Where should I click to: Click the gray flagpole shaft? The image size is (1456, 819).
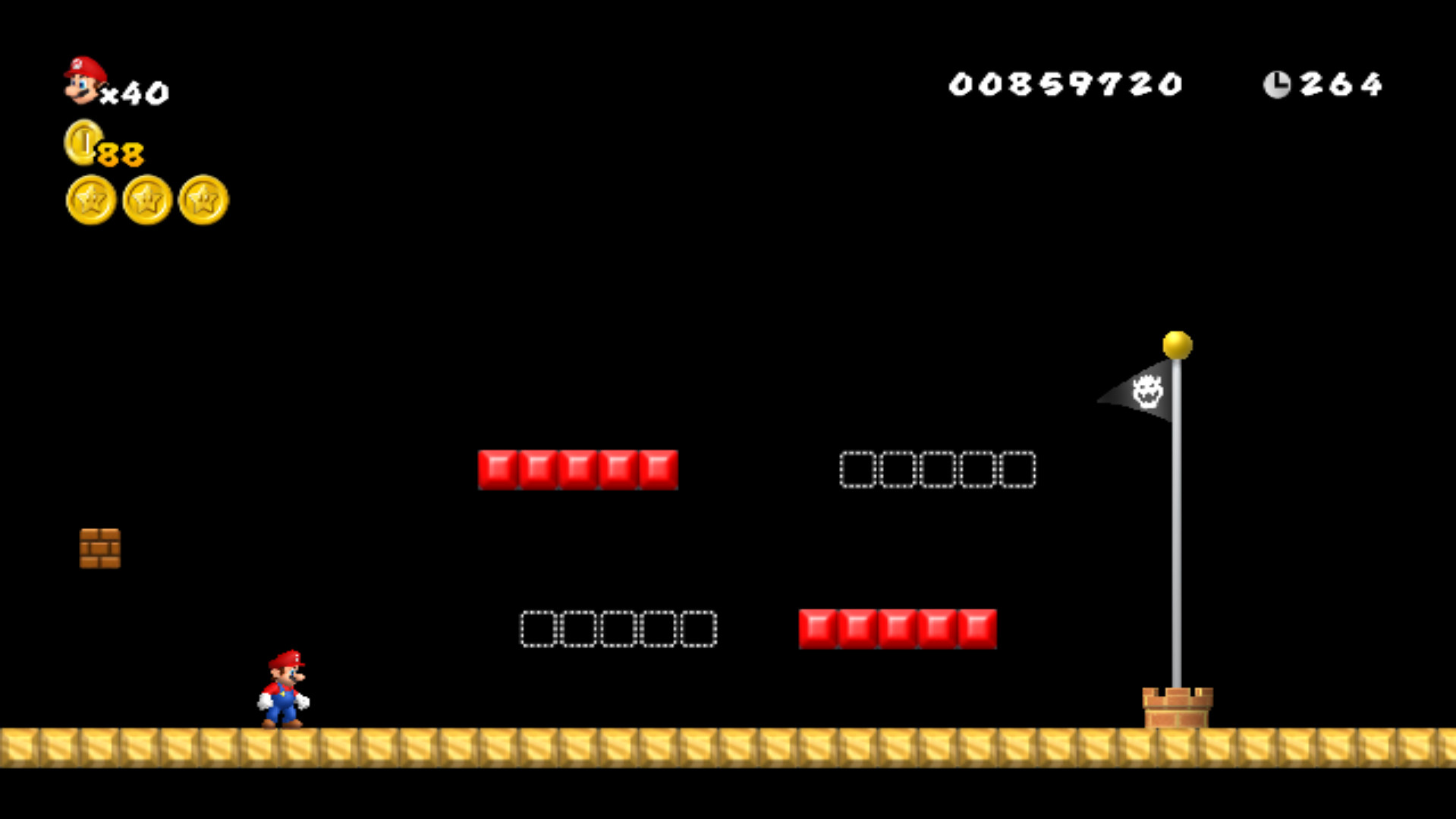tap(1178, 531)
